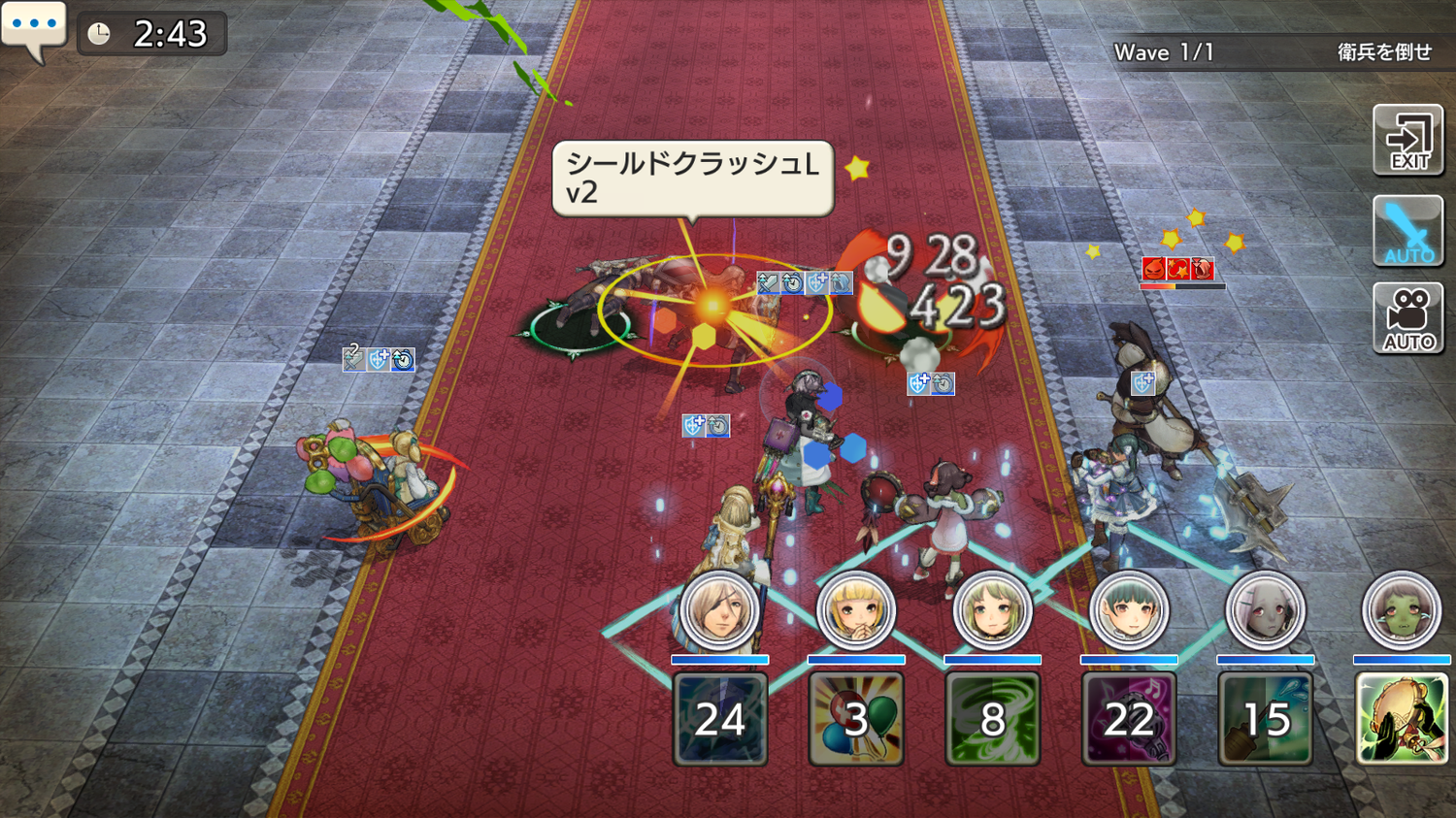
Task: Use the ready goblin skill icon
Action: point(1401,719)
